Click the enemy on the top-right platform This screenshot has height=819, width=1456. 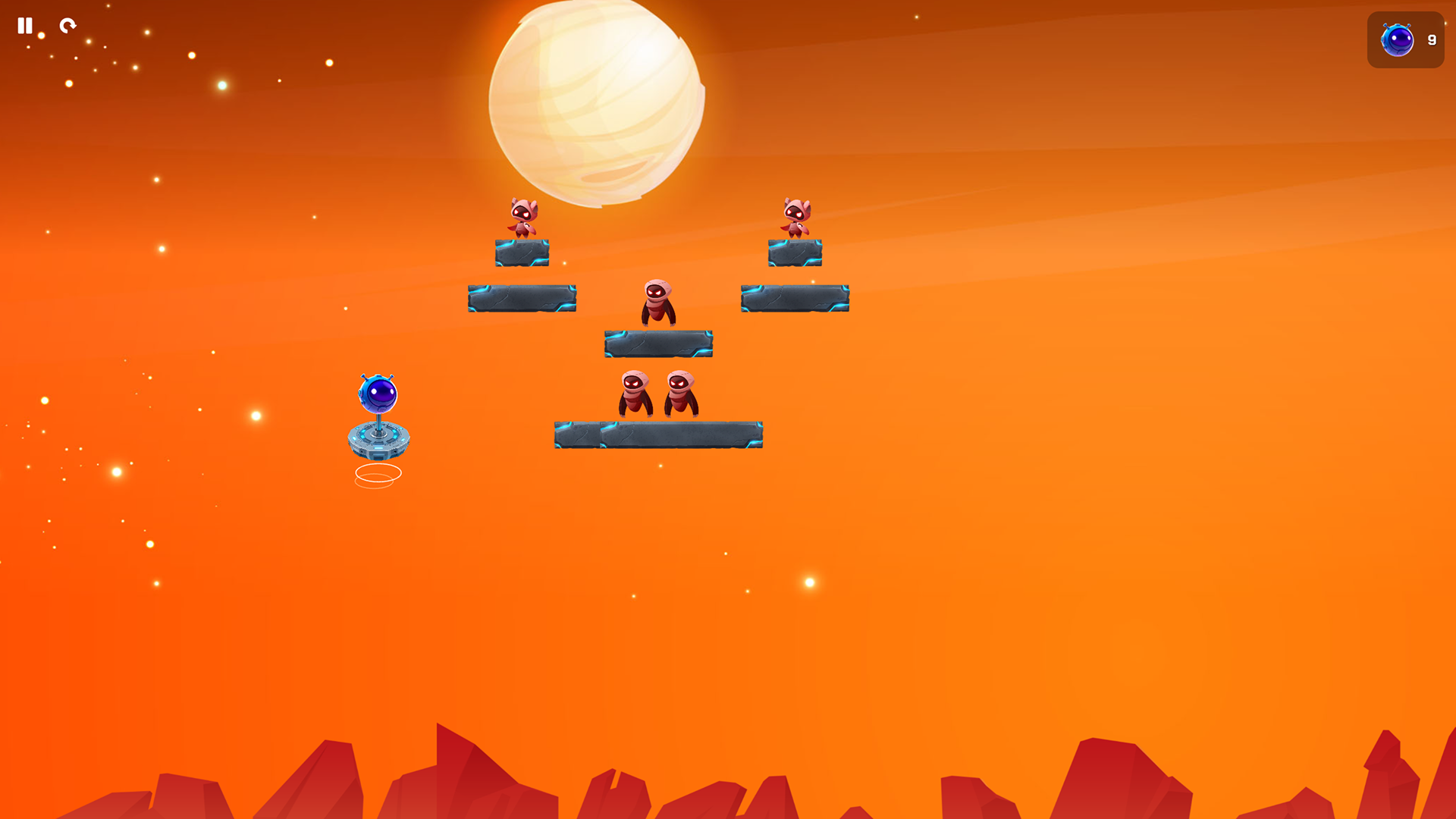(795, 218)
